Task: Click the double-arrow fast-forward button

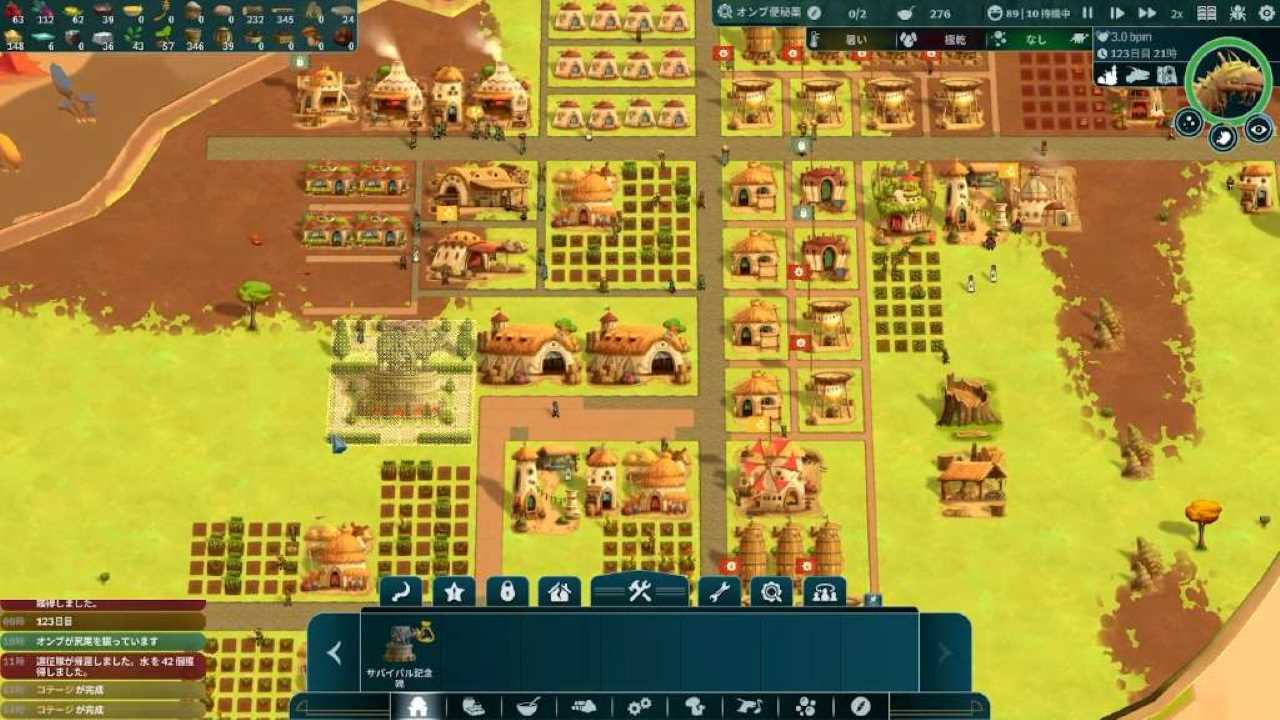Action: click(x=1148, y=13)
